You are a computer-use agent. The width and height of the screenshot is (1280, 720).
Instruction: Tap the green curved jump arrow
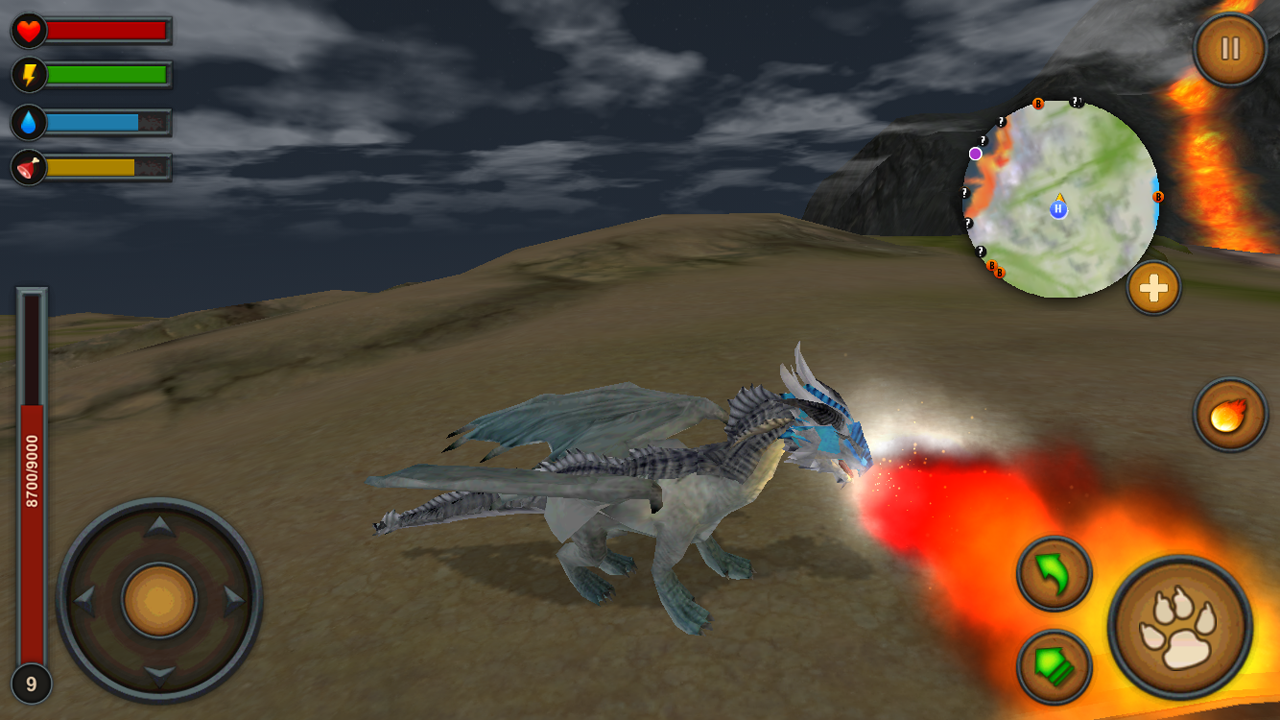(1054, 573)
